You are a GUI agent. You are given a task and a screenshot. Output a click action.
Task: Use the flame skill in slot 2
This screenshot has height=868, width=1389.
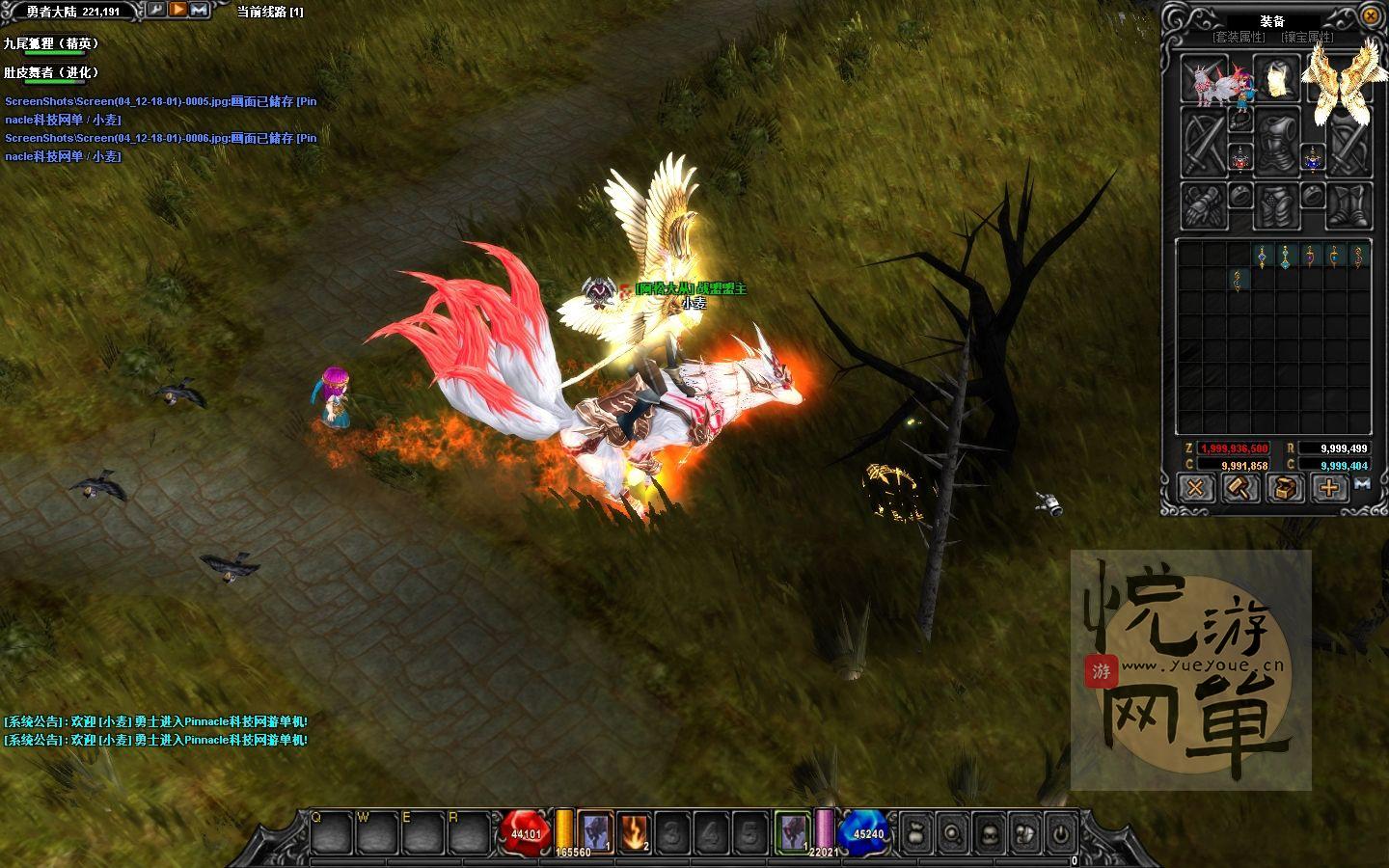634,830
